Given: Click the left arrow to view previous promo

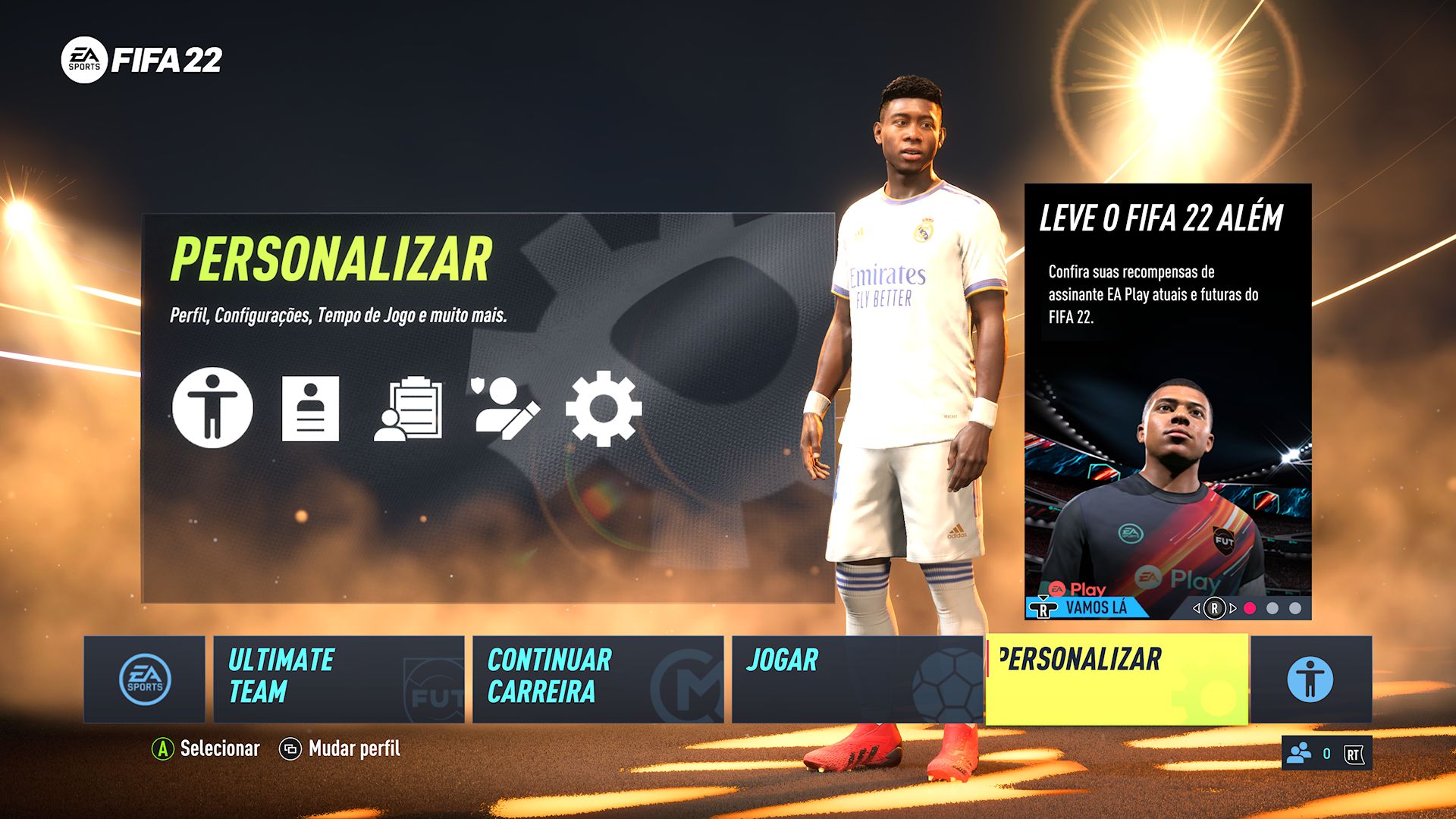Looking at the screenshot, I should point(1197,608).
